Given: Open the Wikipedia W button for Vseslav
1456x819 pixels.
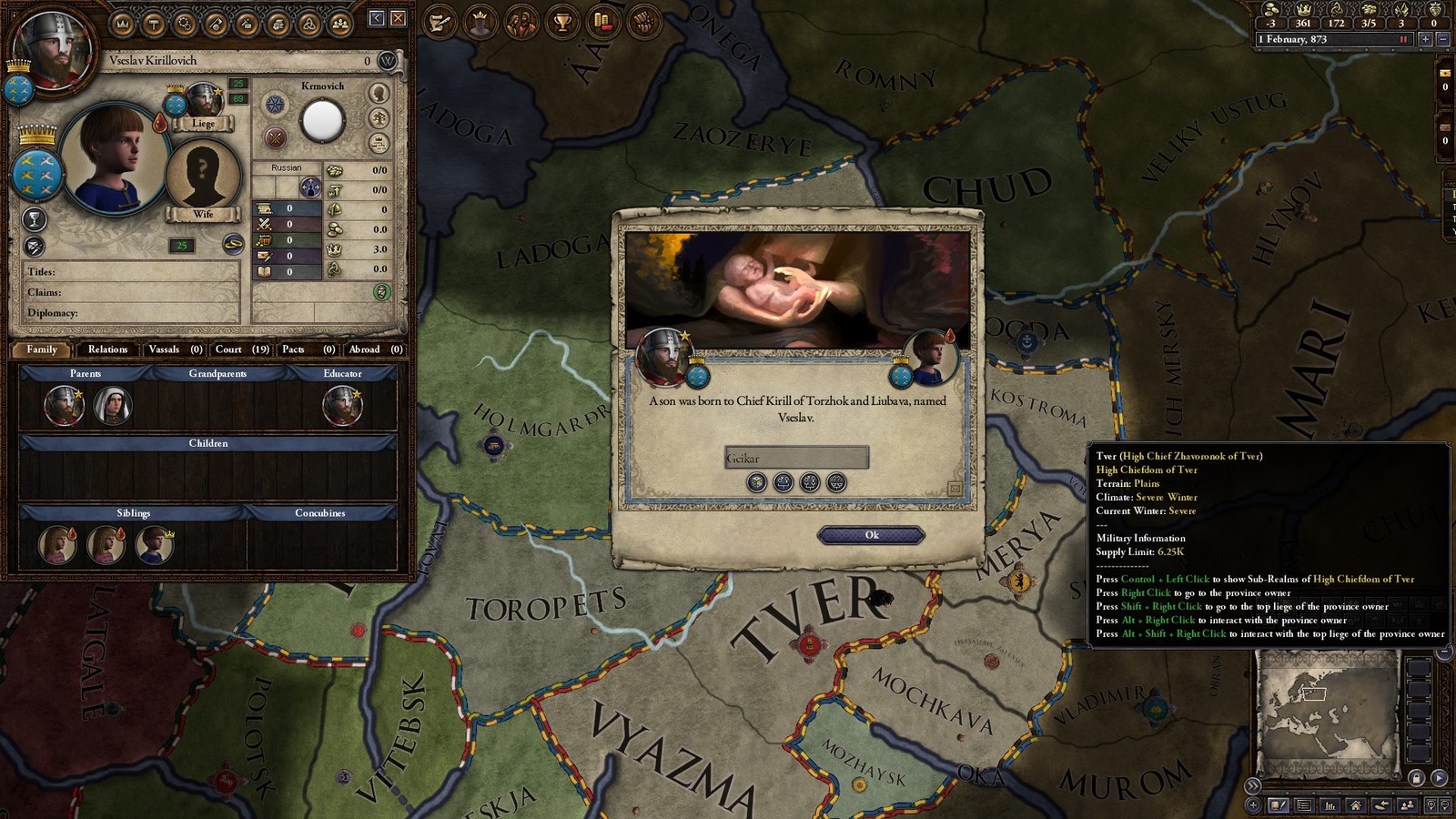Looking at the screenshot, I should pos(388,61).
